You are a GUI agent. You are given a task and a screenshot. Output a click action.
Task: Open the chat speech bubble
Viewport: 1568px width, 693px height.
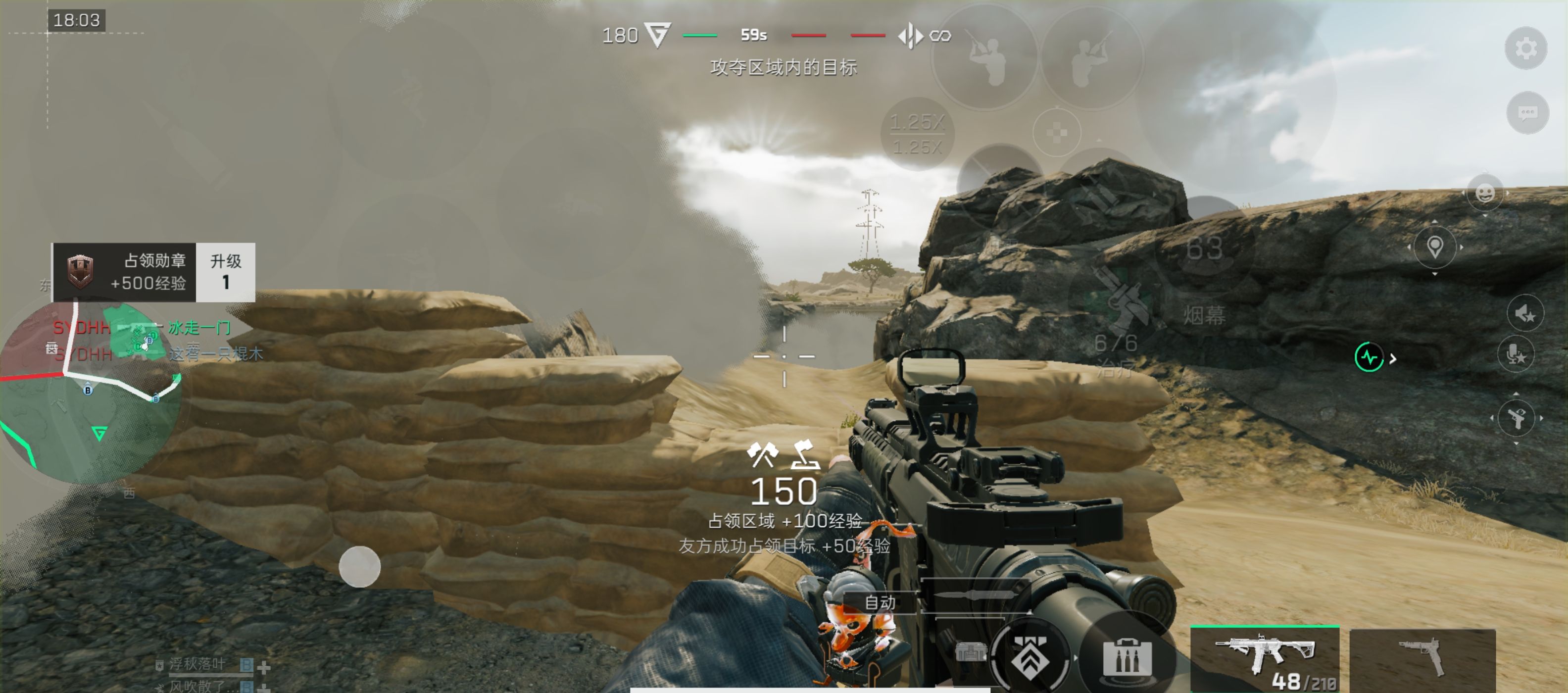[x=1527, y=113]
